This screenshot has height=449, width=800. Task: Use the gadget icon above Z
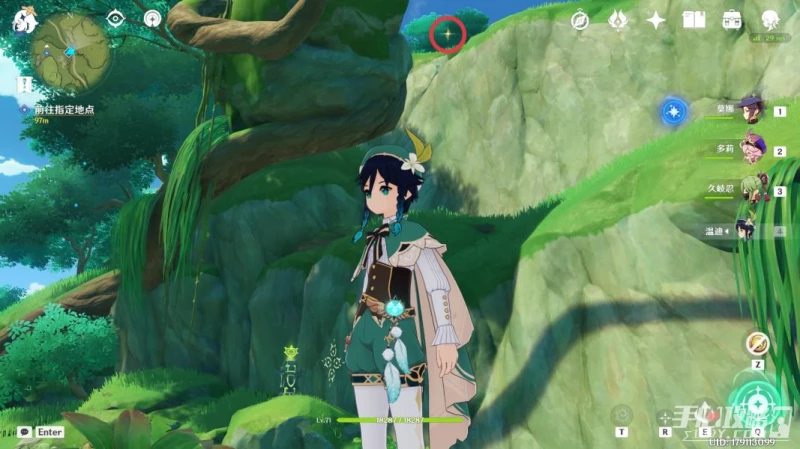(758, 343)
